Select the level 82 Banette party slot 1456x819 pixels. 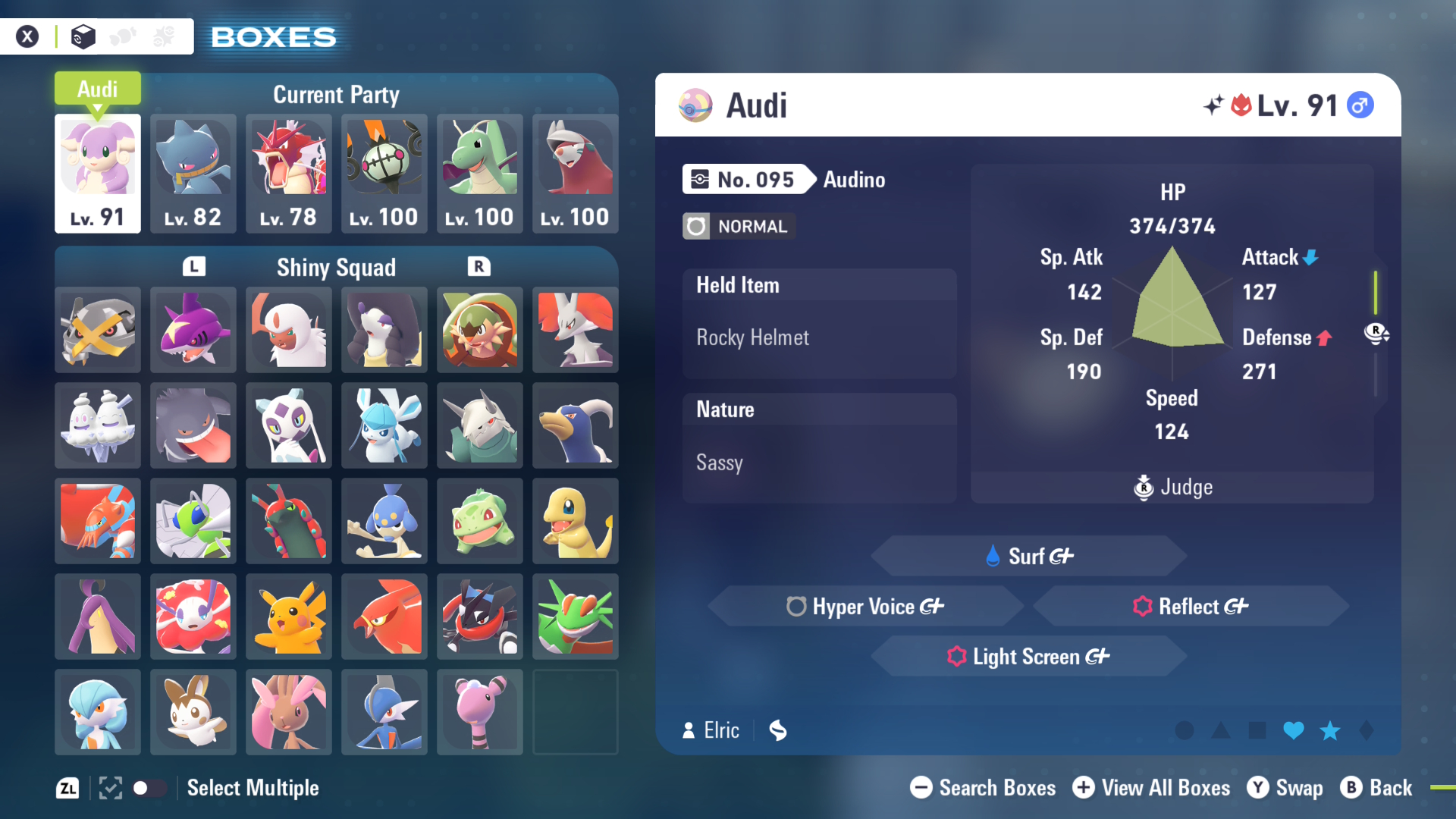point(193,173)
